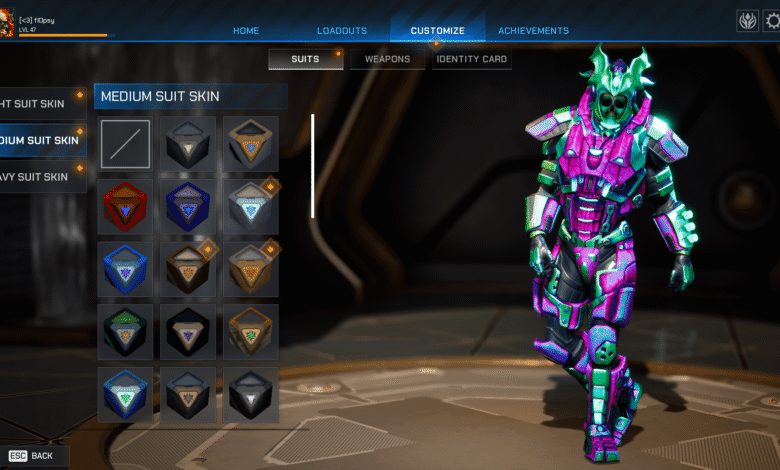The image size is (780, 470).
Task: Pick the red suit skin cube
Action: (125, 206)
